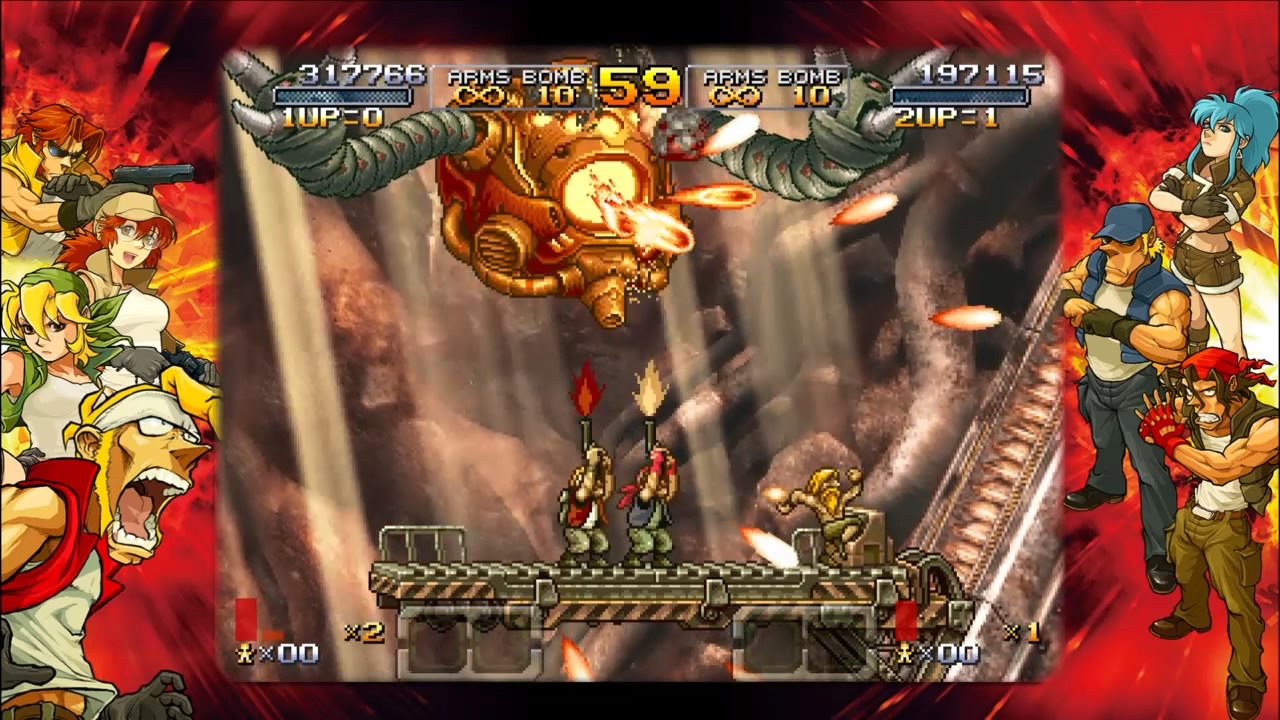Click player 2's ARMS infinity ammo icon
Image resolution: width=1280 pixels, height=720 pixels.
tap(733, 95)
